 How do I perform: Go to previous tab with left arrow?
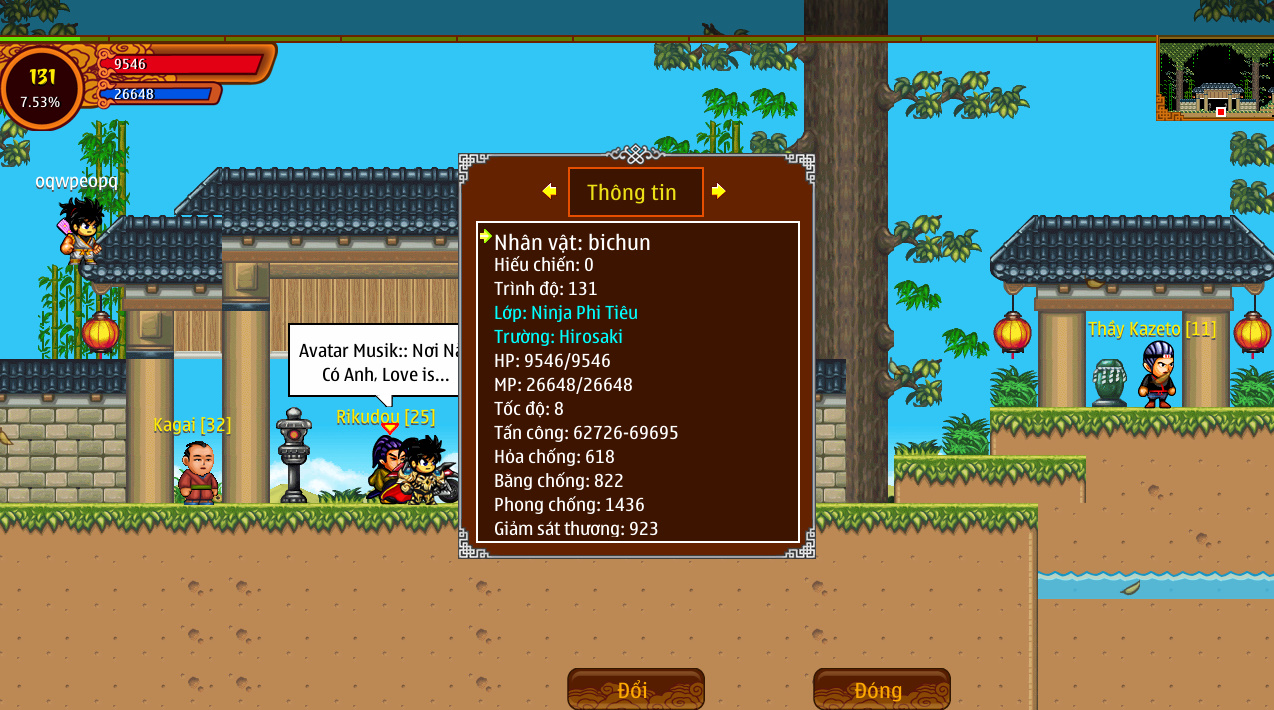click(x=549, y=191)
